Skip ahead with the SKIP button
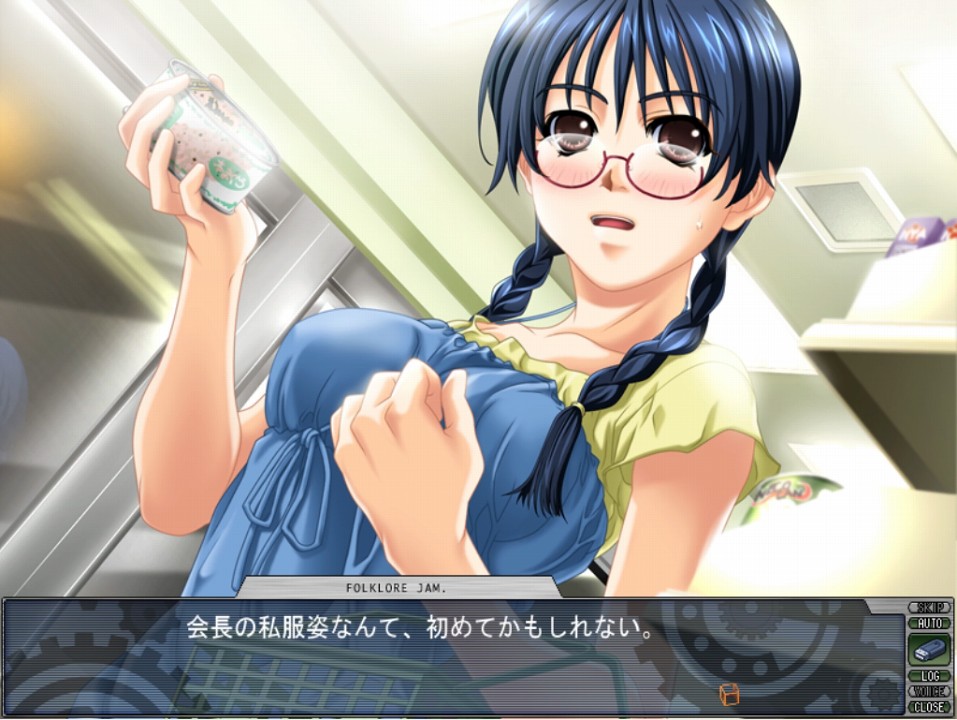Viewport: 957px width, 720px height. (929, 607)
